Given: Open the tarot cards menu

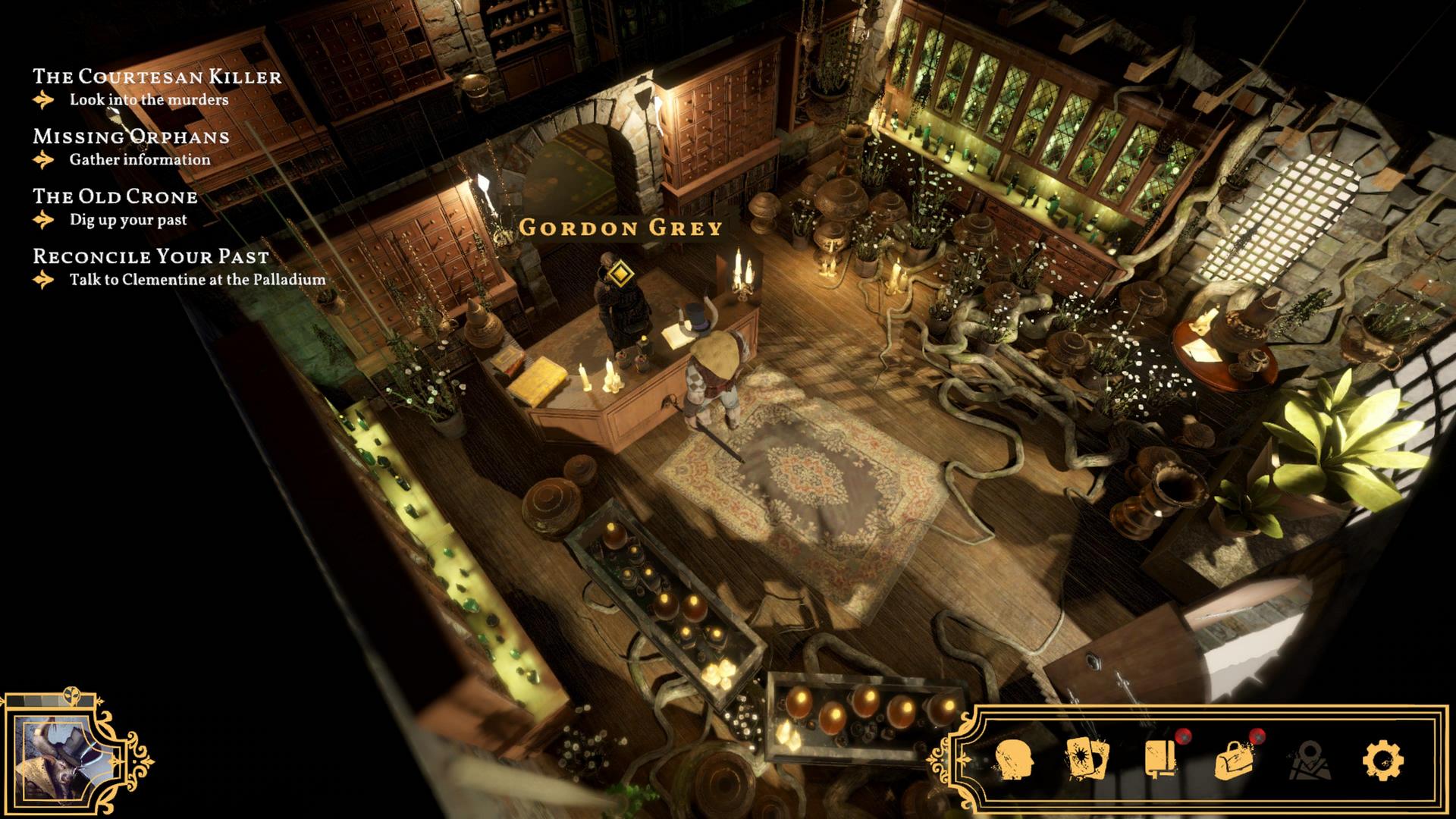Looking at the screenshot, I should [1087, 759].
